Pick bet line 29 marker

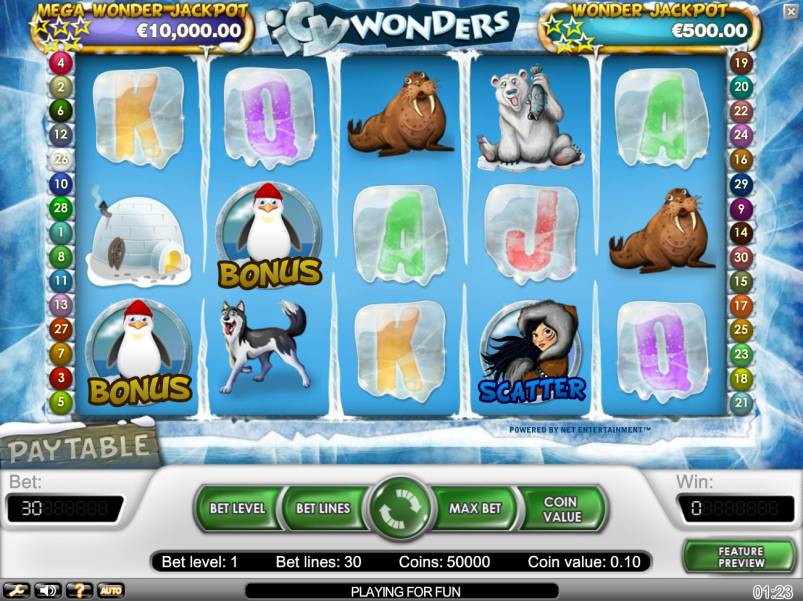click(741, 184)
